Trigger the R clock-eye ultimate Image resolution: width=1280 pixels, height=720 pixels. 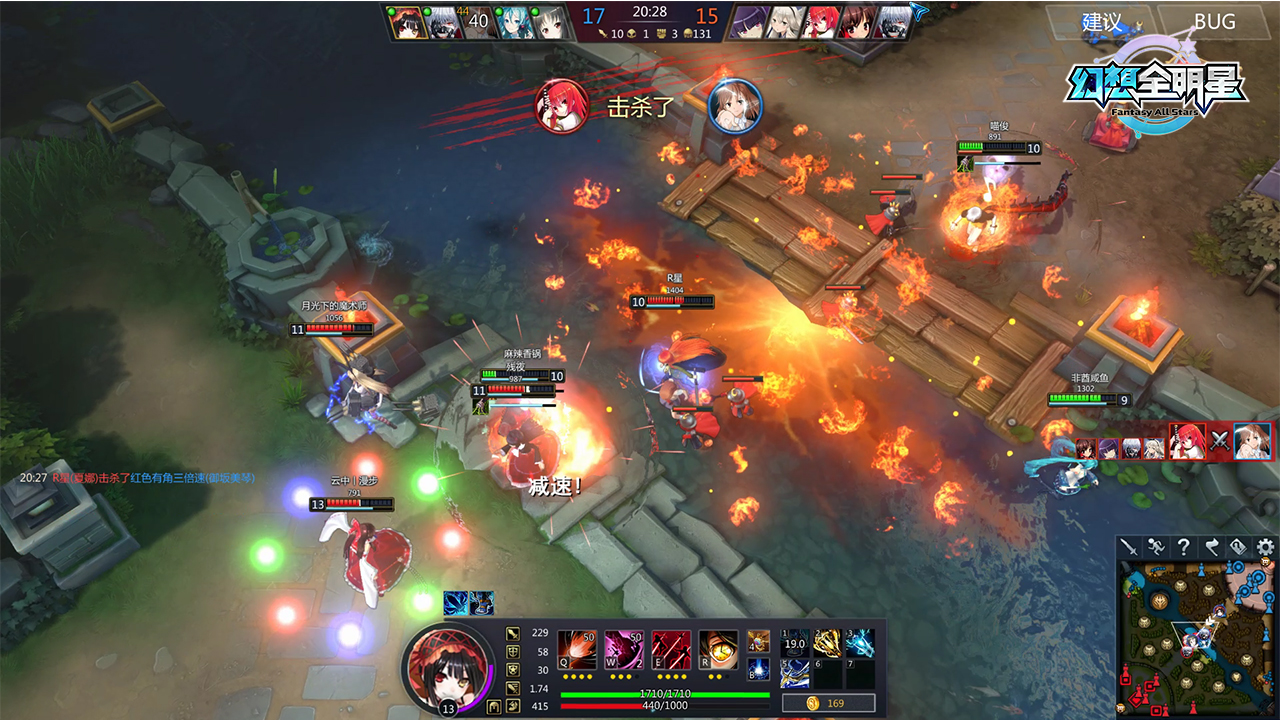tap(718, 649)
